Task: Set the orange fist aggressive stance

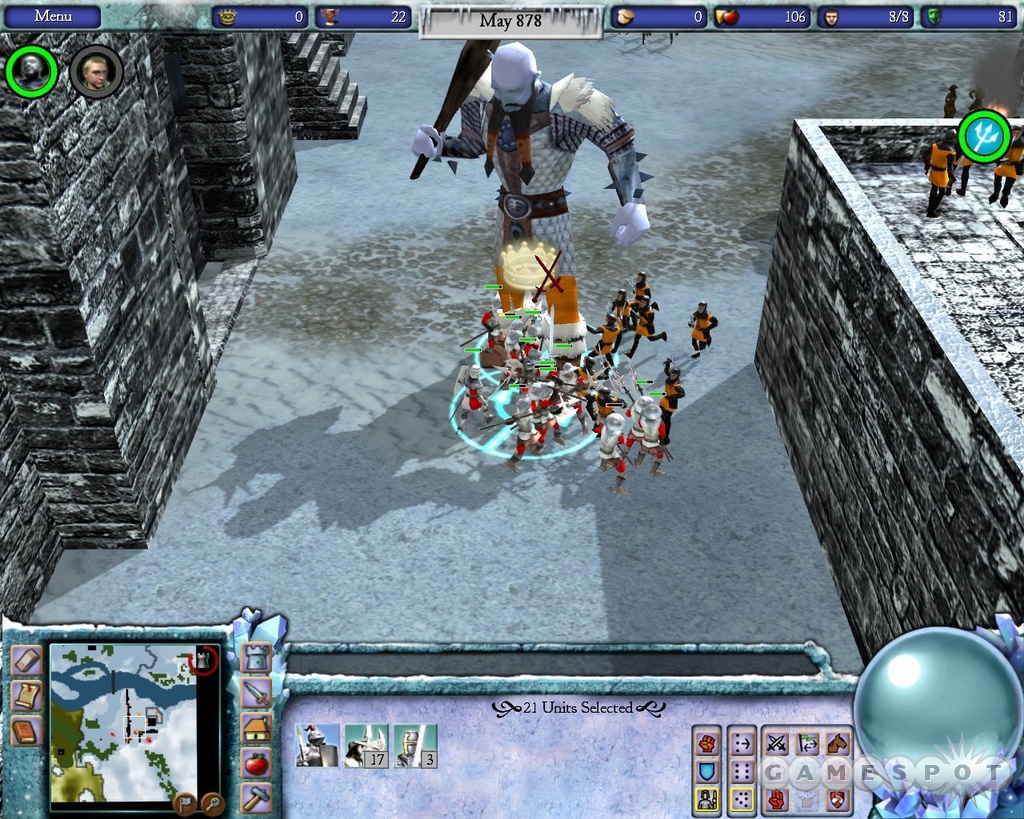Action: pyautogui.click(x=707, y=743)
